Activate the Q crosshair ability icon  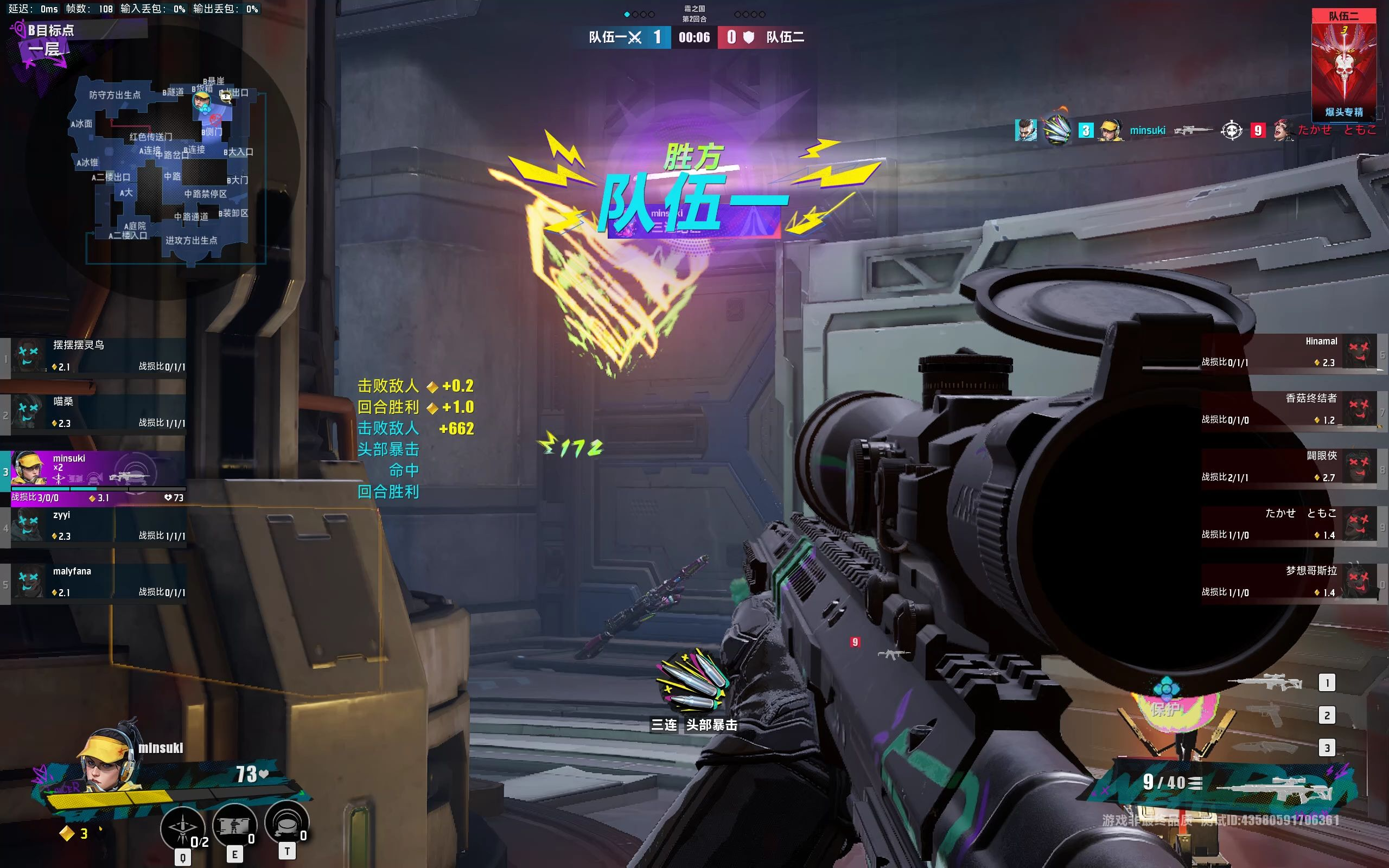pyautogui.click(x=182, y=828)
